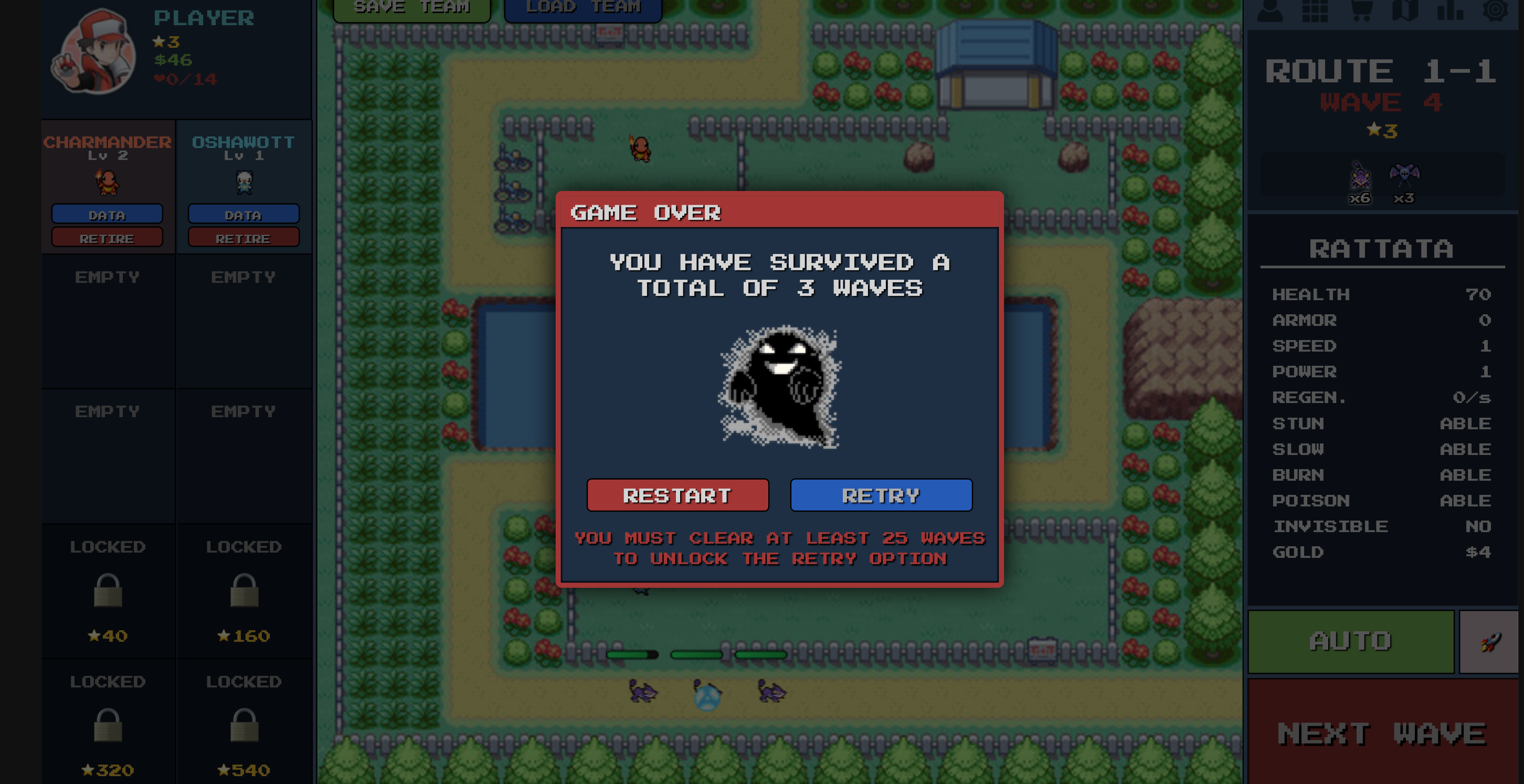This screenshot has width=1524, height=784.
Task: Open Oshawott's Data panel
Action: point(243,214)
